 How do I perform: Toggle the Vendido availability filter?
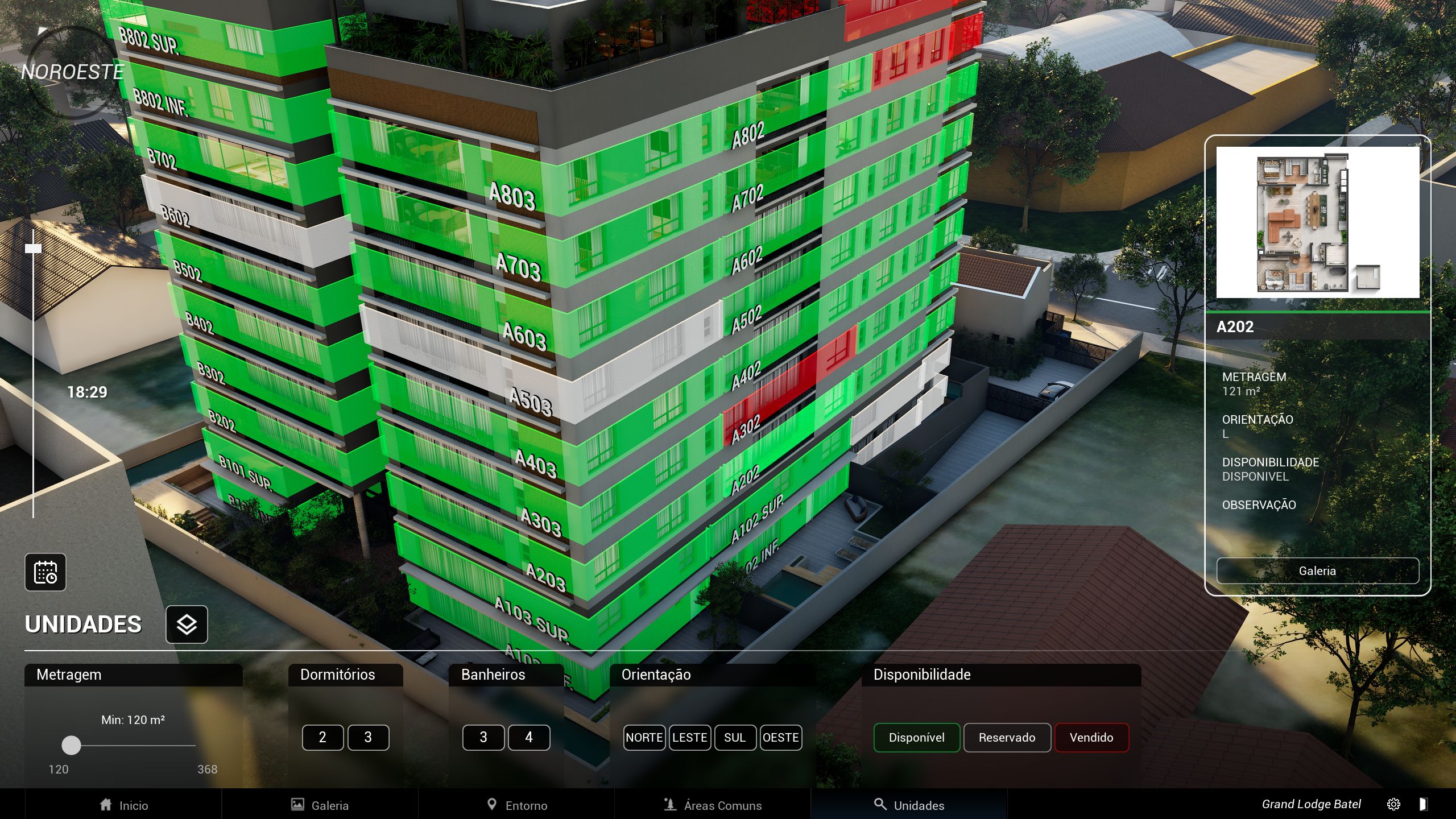click(1091, 738)
